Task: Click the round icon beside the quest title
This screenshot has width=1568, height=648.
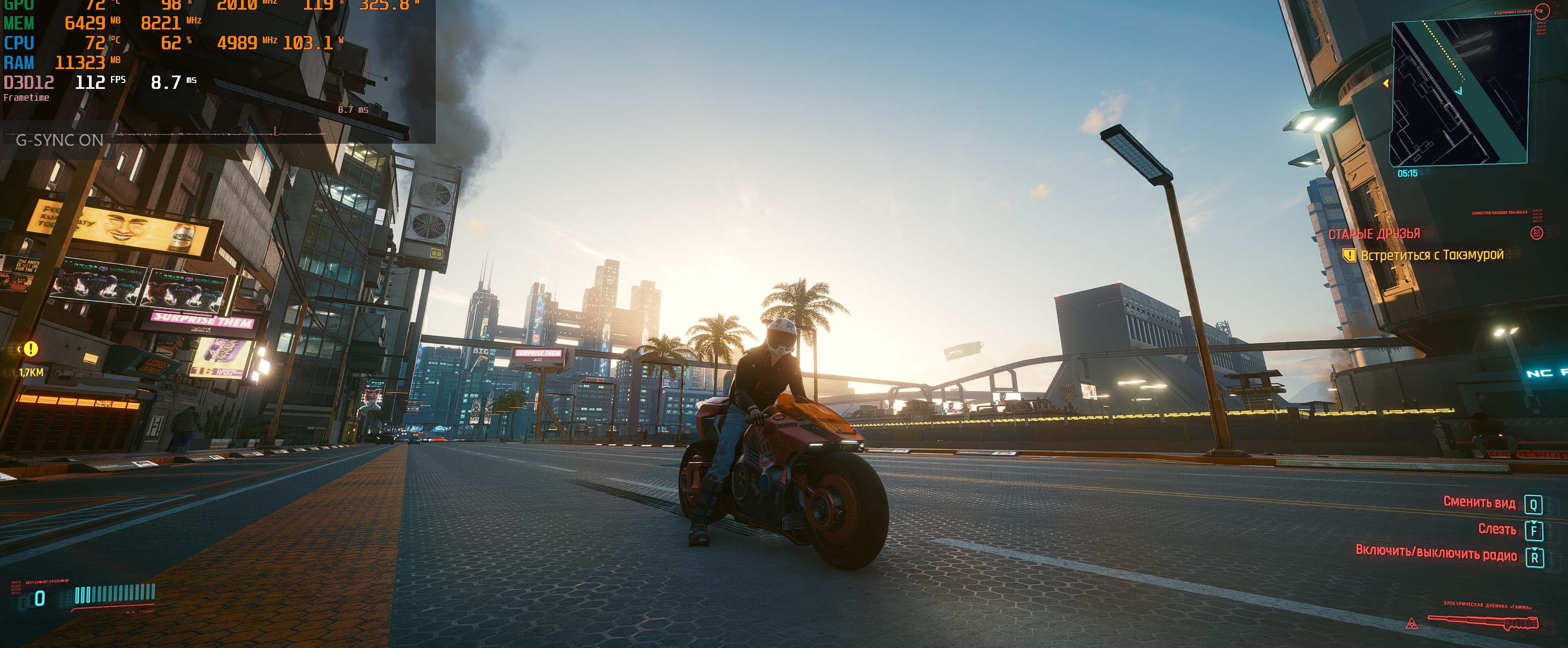Action: click(x=1536, y=234)
